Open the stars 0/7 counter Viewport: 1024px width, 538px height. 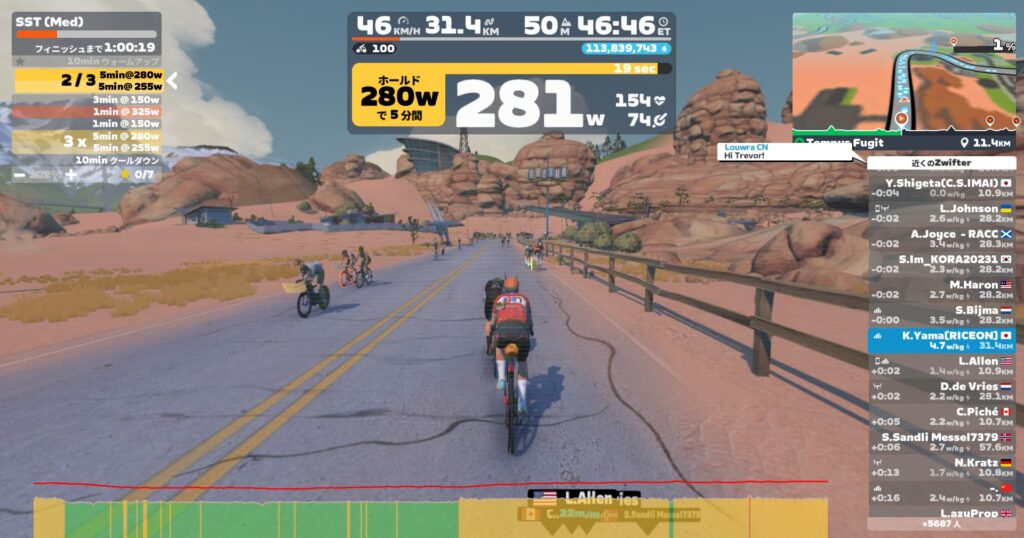pos(137,174)
